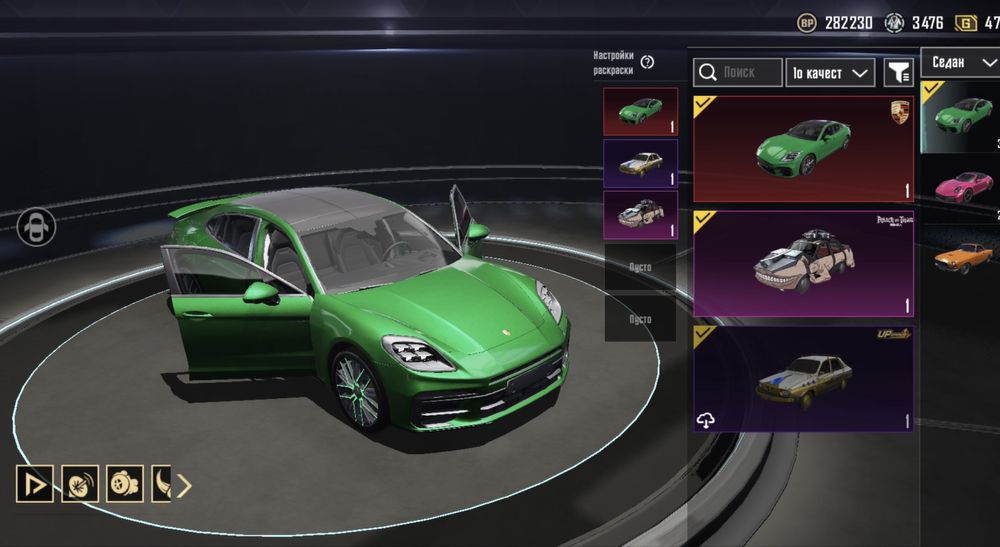Screen dimensions: 1000x547
Task: Select the orange car in sidebar
Action: click(961, 257)
